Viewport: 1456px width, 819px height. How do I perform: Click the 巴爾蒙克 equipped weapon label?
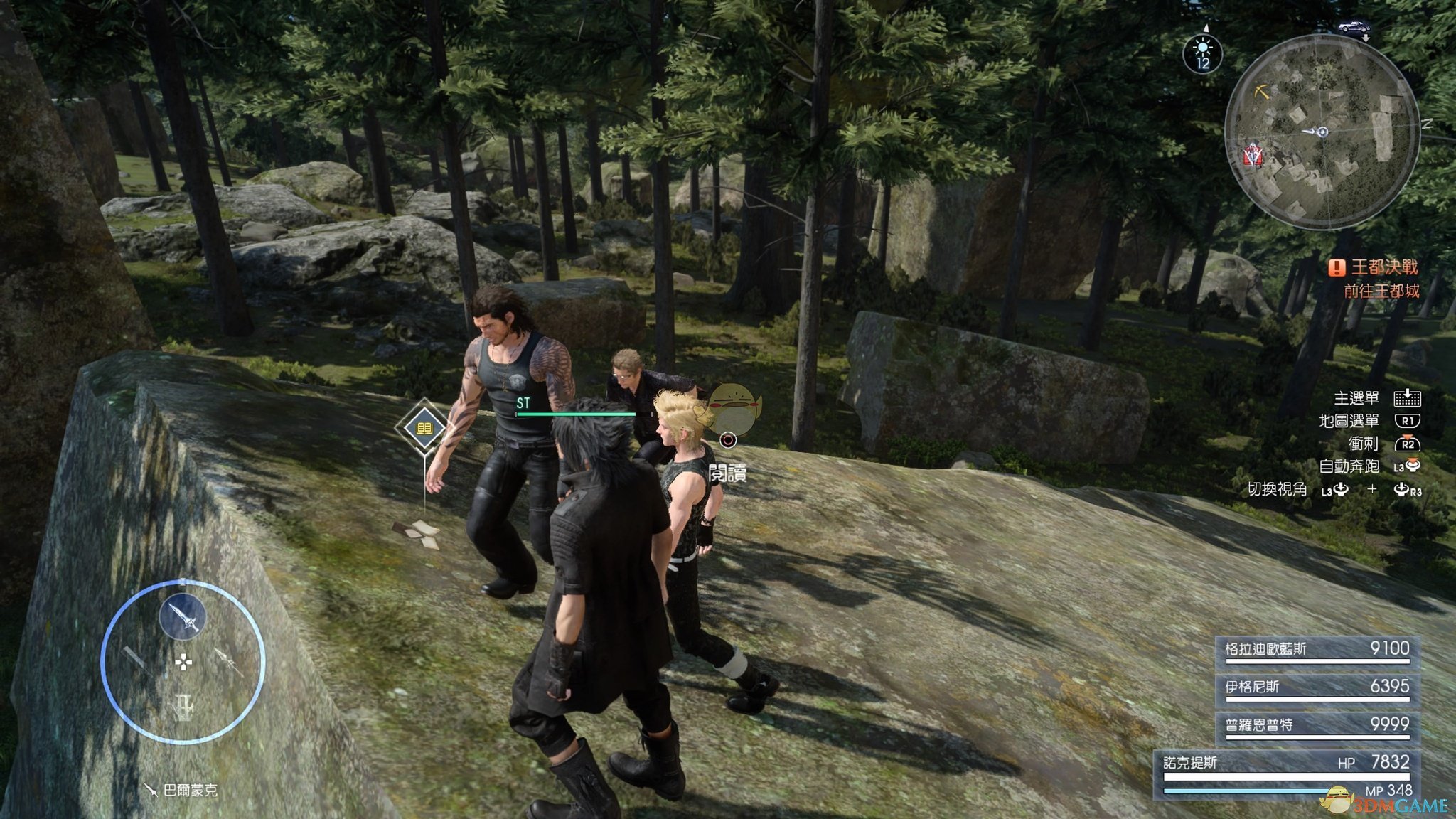[x=183, y=790]
